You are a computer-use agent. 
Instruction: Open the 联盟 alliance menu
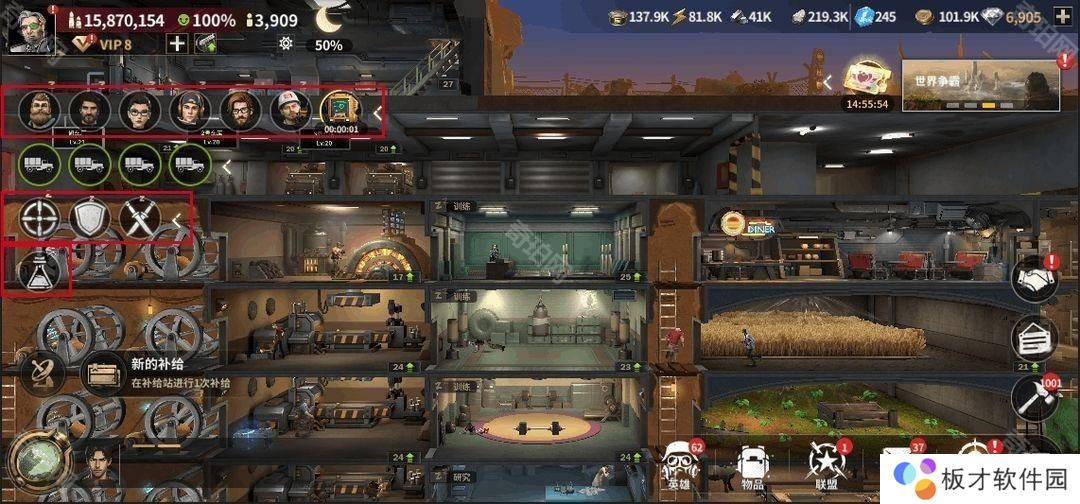(827, 467)
